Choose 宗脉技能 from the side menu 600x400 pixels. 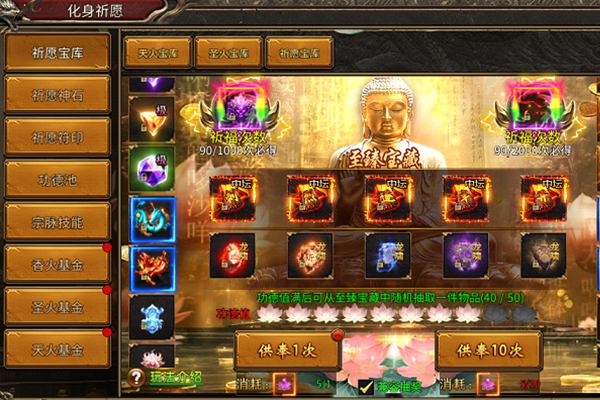pyautogui.click(x=57, y=220)
